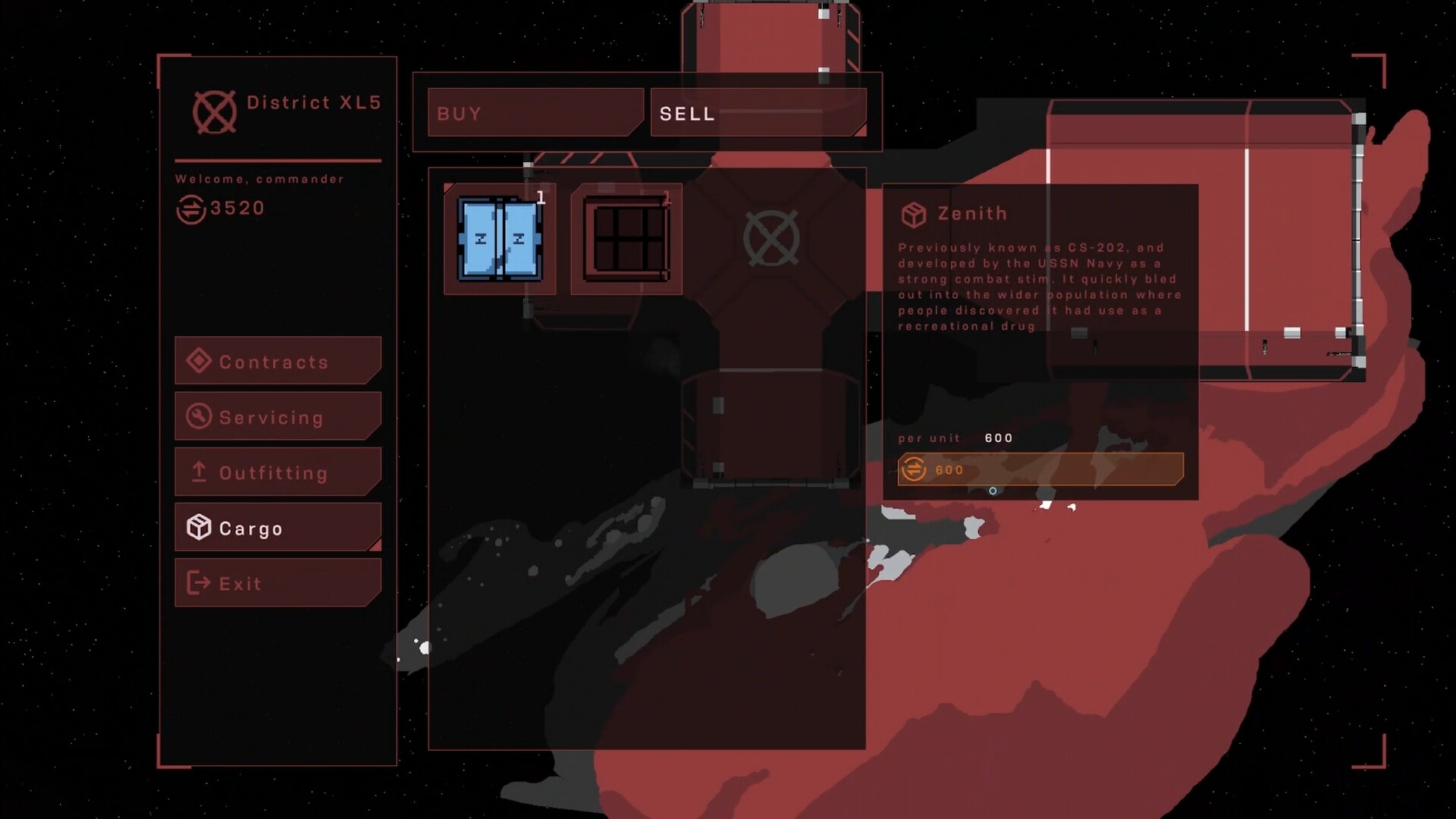The height and width of the screenshot is (819, 1456).
Task: Switch to the BUY tab
Action: click(533, 113)
